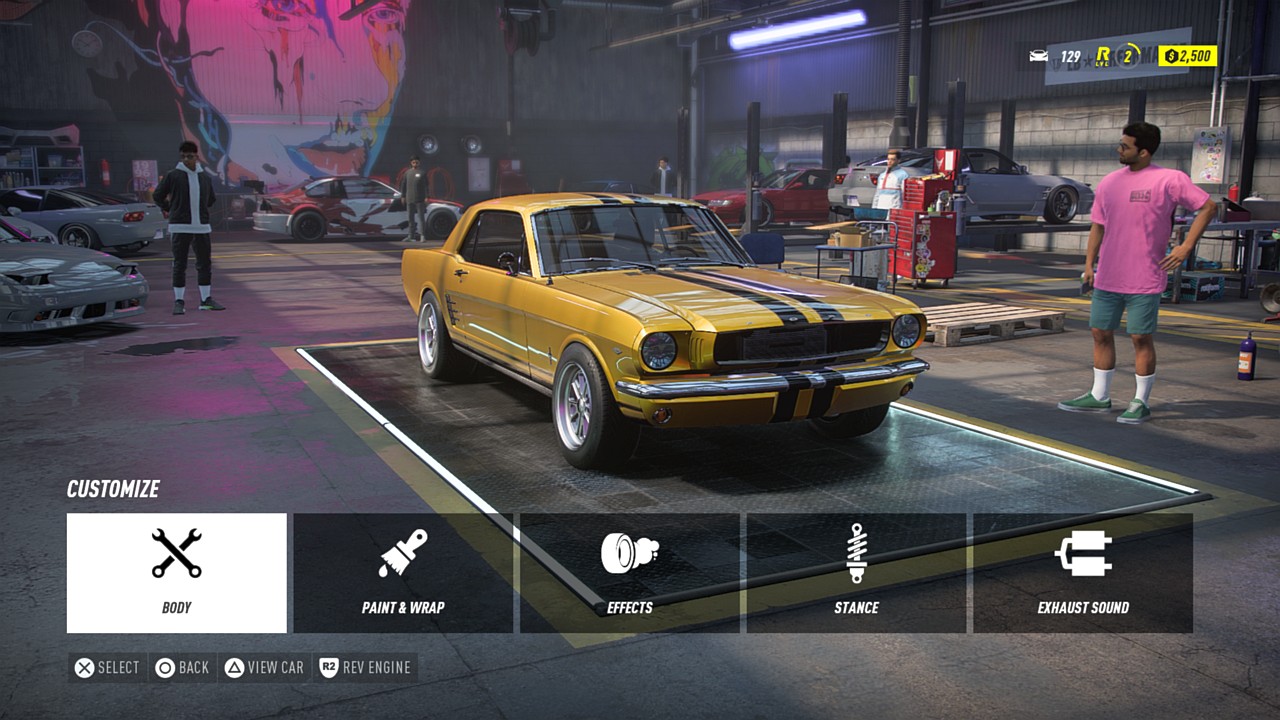Choose the Effects customization option
This screenshot has height=720, width=1280.
point(630,573)
